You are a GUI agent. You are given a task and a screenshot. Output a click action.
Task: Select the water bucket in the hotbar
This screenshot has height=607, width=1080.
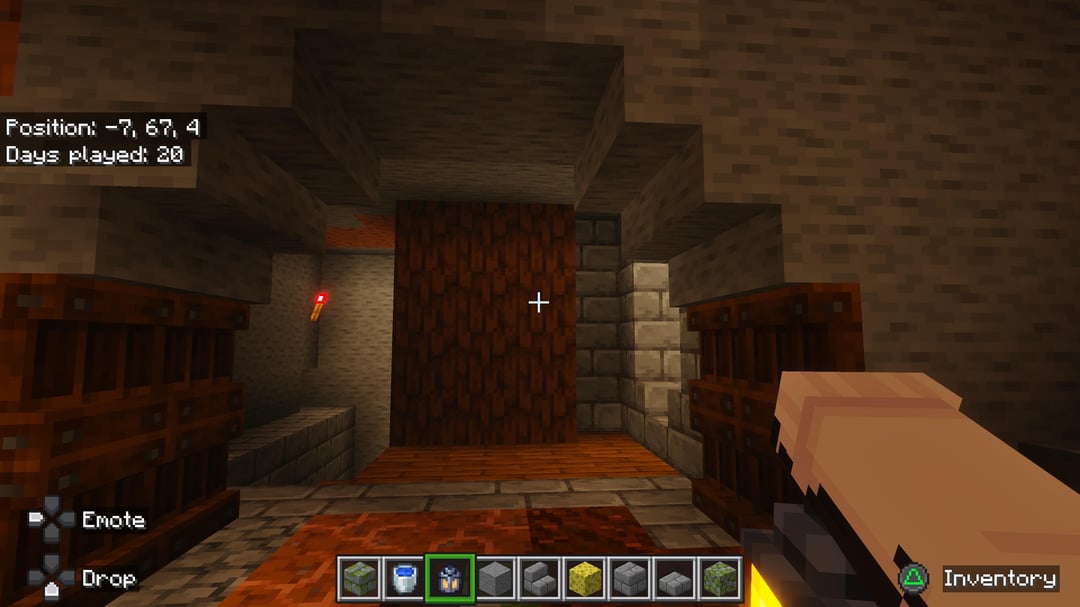(x=404, y=578)
